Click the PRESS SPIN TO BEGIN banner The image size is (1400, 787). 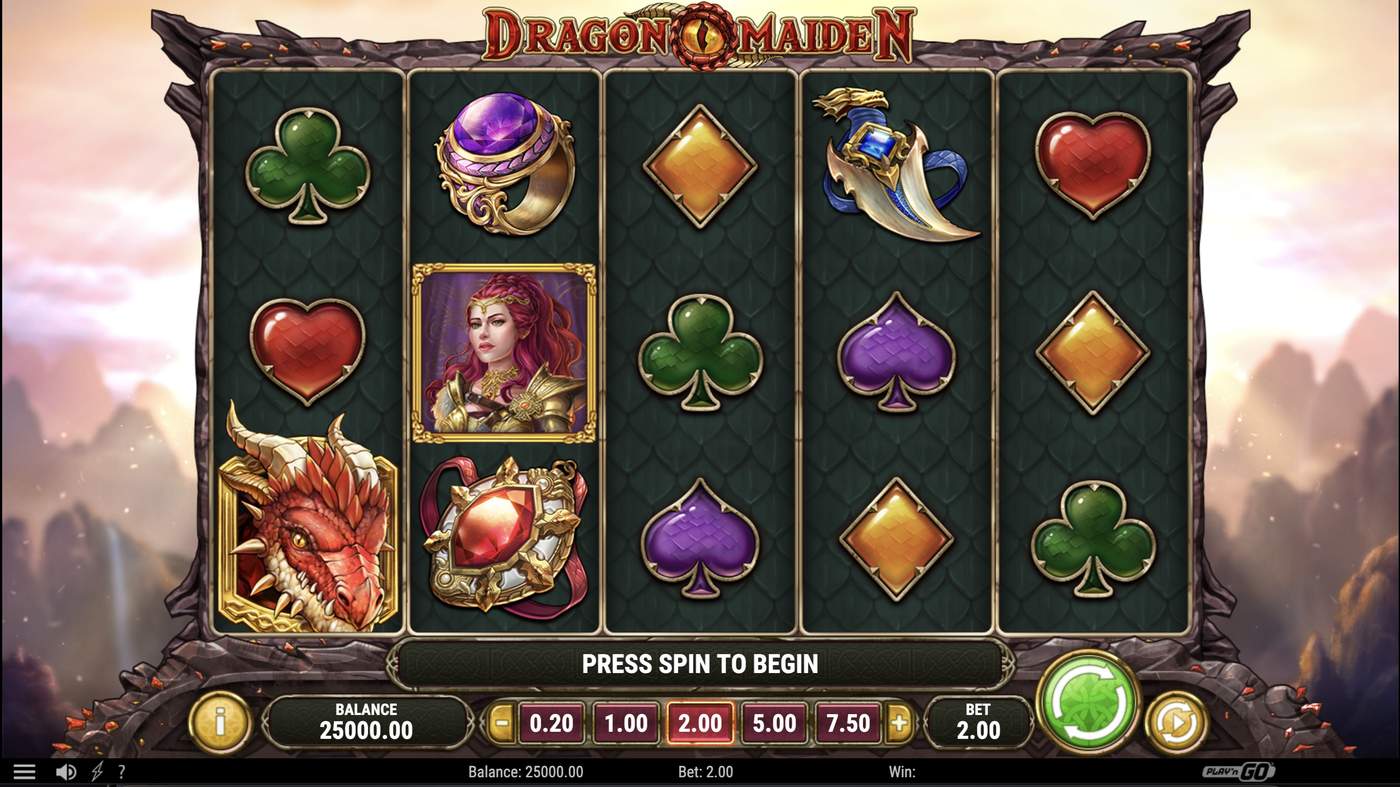coord(700,662)
